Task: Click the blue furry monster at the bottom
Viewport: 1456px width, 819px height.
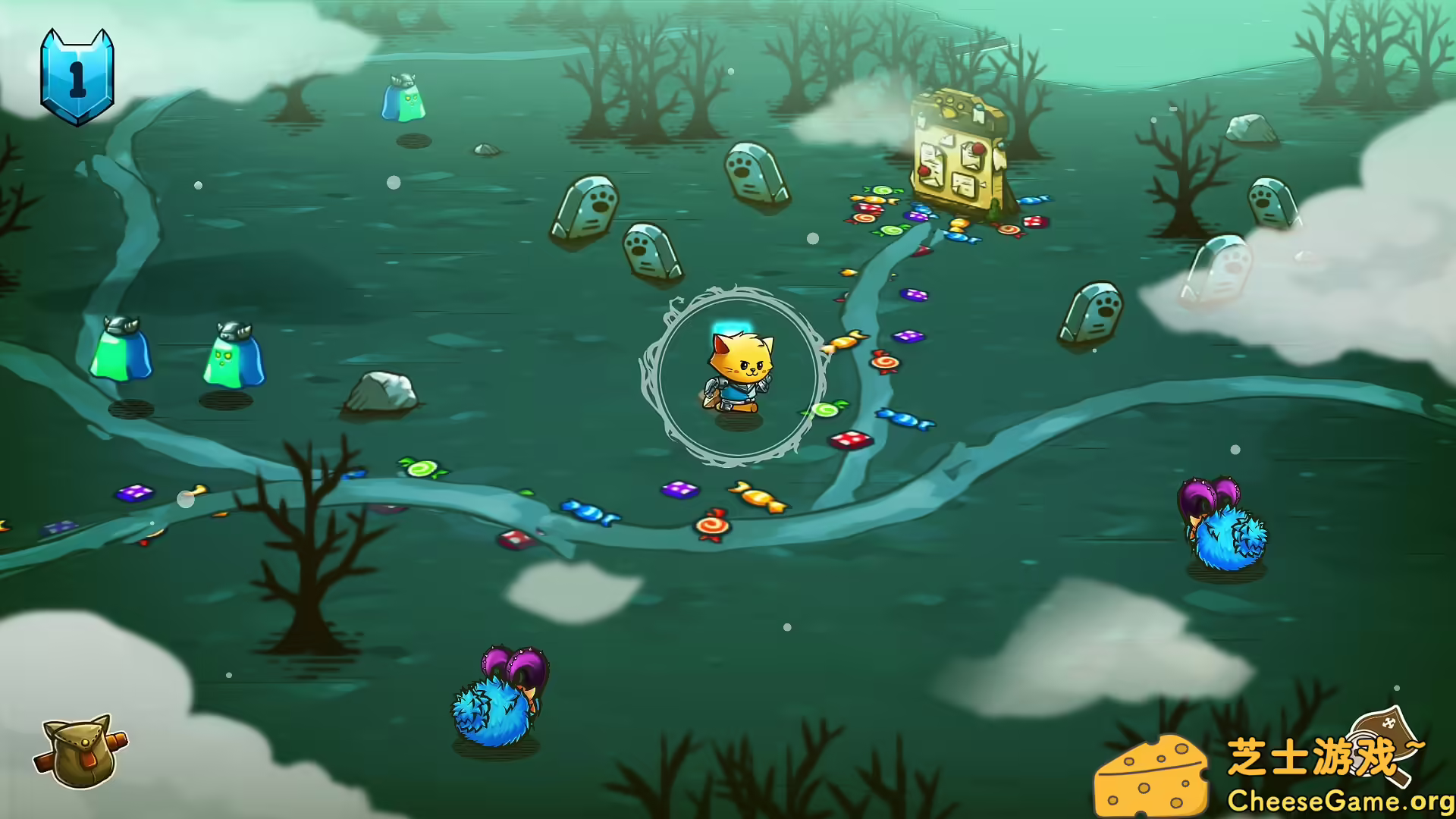Action: (x=497, y=705)
